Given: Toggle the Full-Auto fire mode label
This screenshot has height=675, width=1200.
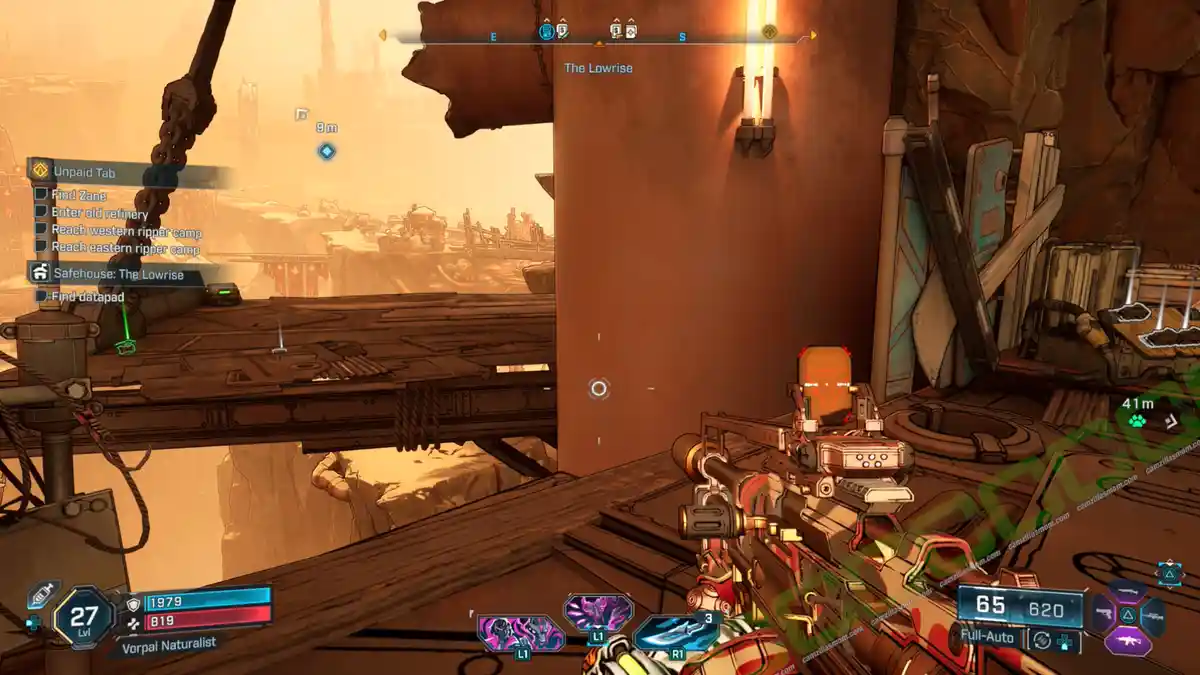Looking at the screenshot, I should point(990,636).
